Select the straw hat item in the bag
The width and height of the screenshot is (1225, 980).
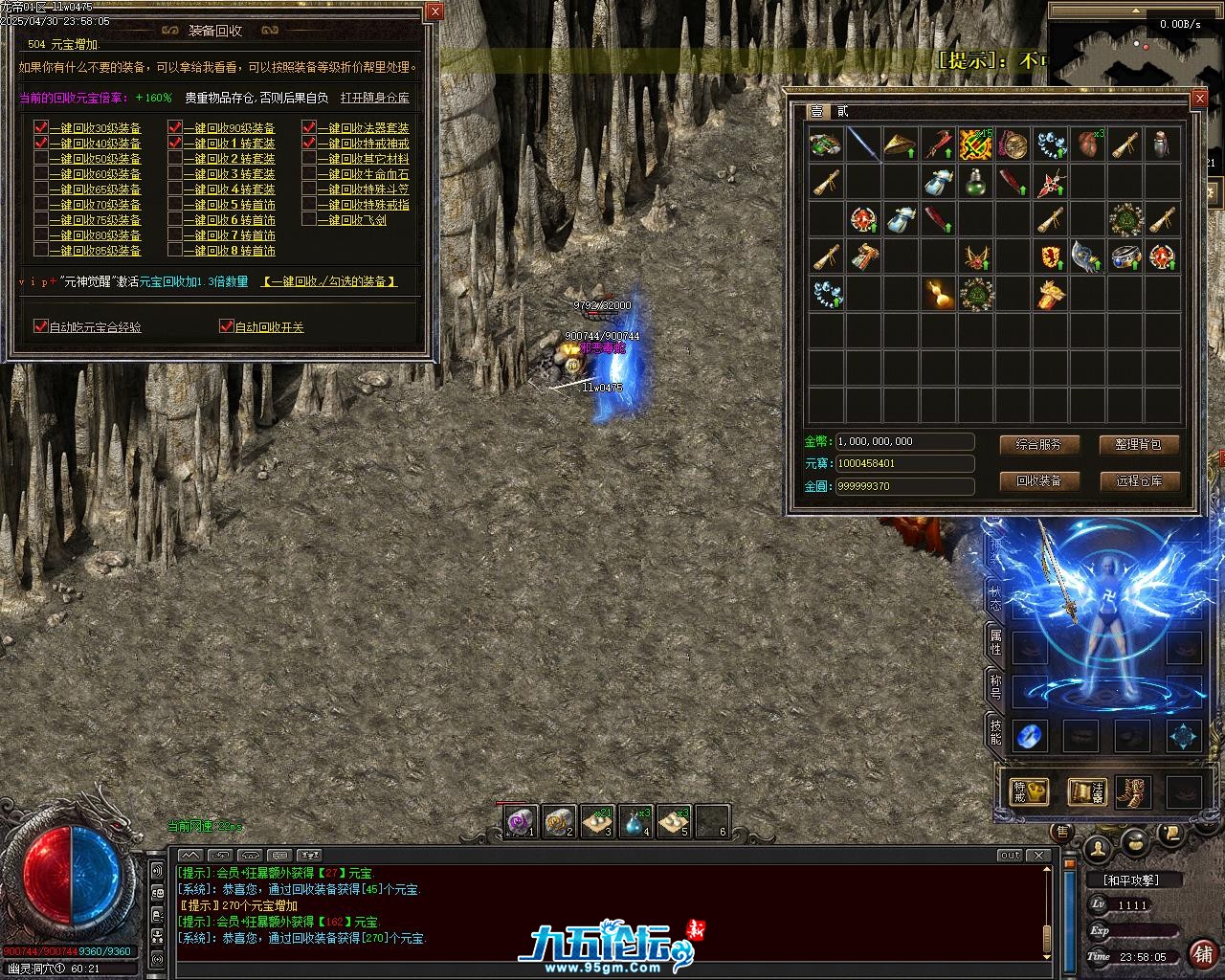(900, 145)
